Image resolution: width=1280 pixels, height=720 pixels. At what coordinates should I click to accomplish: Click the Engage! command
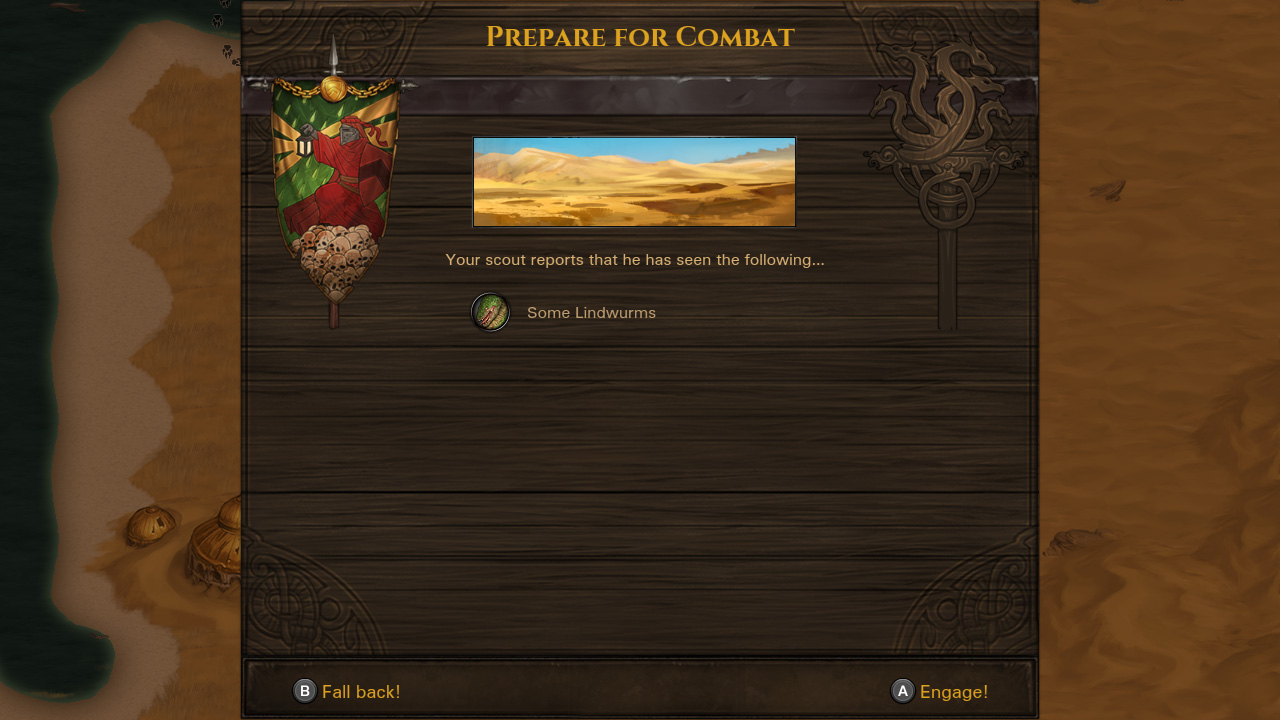click(x=954, y=691)
